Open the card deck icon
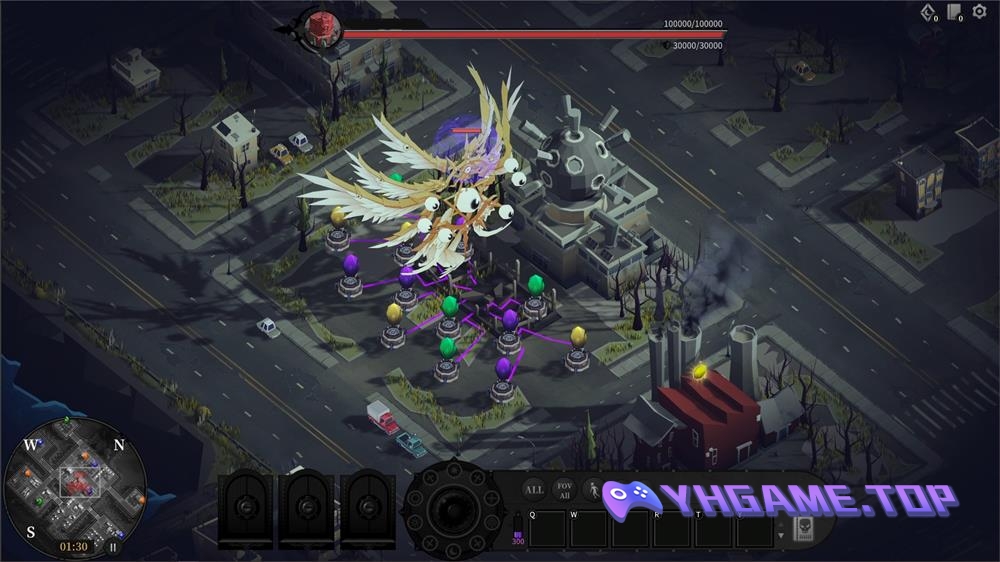Viewport: 1000px width, 562px height. [954, 12]
